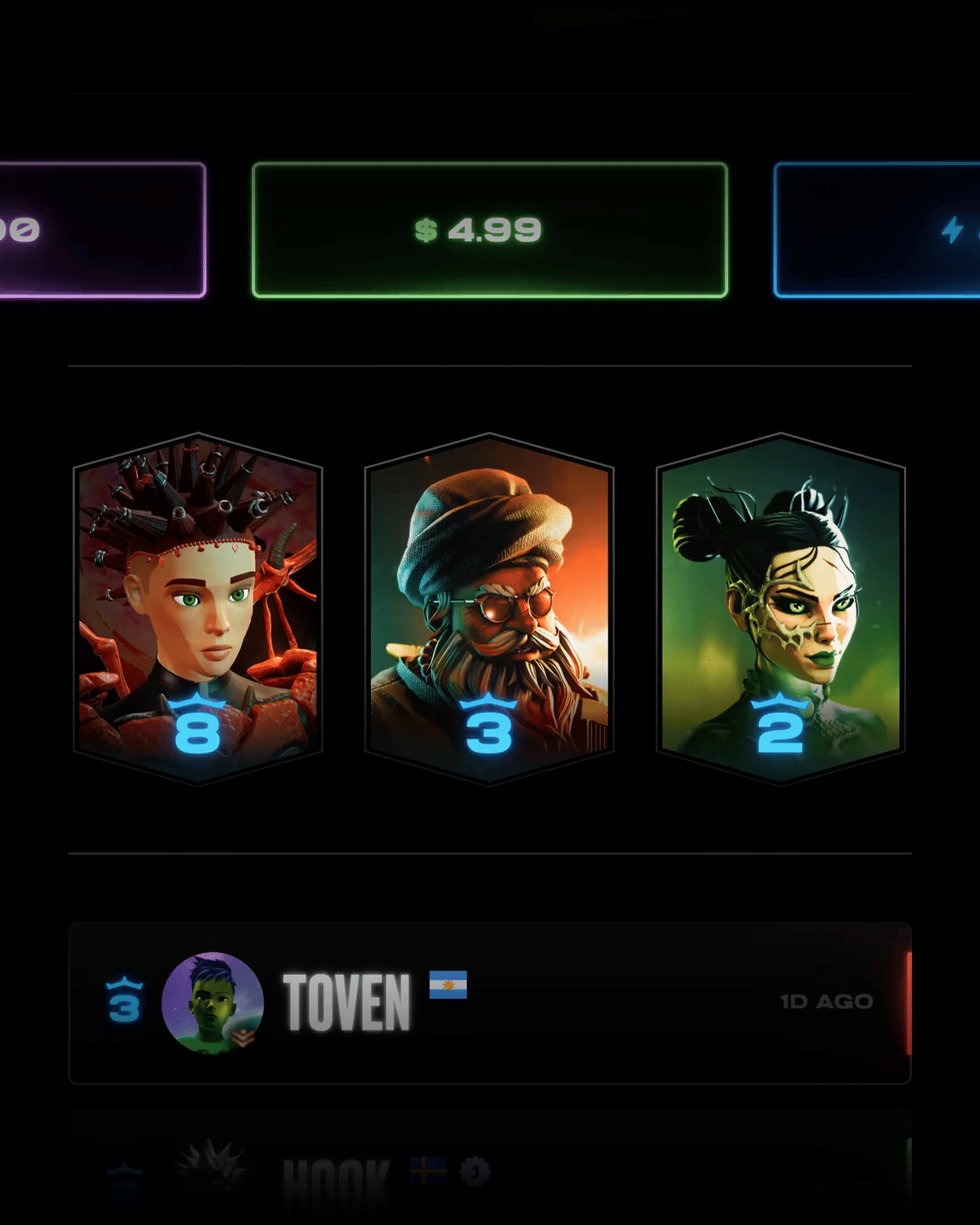Viewport: 980px width, 1225px height.
Task: Pick the green masked woman card ranked 2
Action: pyautogui.click(x=780, y=608)
